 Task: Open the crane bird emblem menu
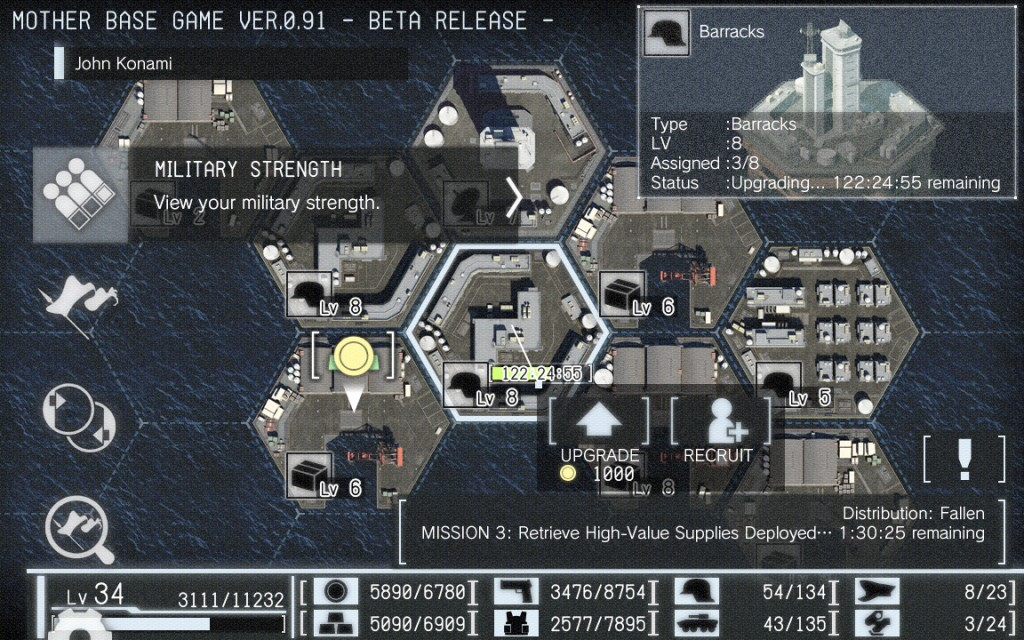[x=78, y=301]
